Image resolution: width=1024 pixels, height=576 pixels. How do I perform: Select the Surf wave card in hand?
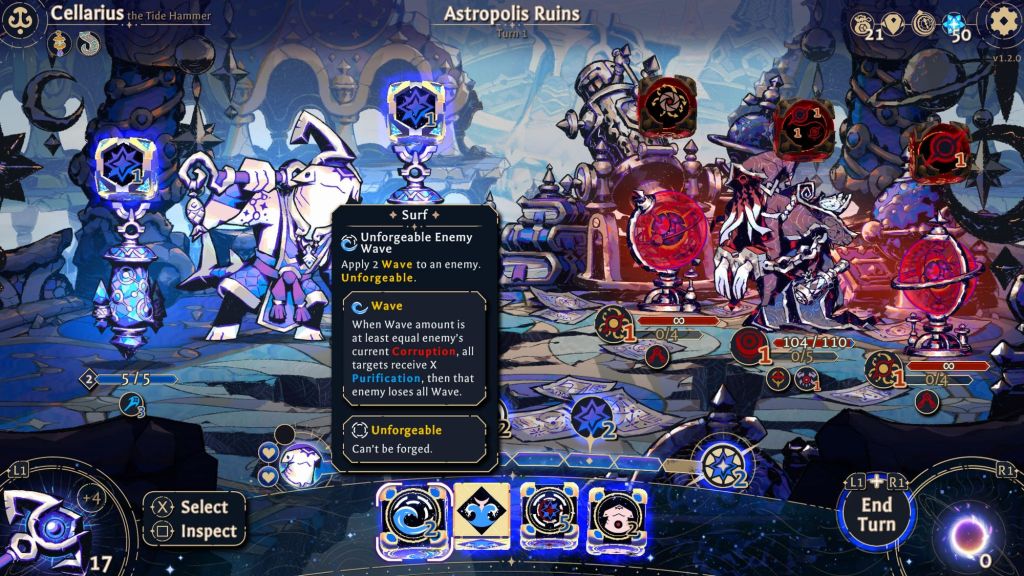pyautogui.click(x=414, y=519)
